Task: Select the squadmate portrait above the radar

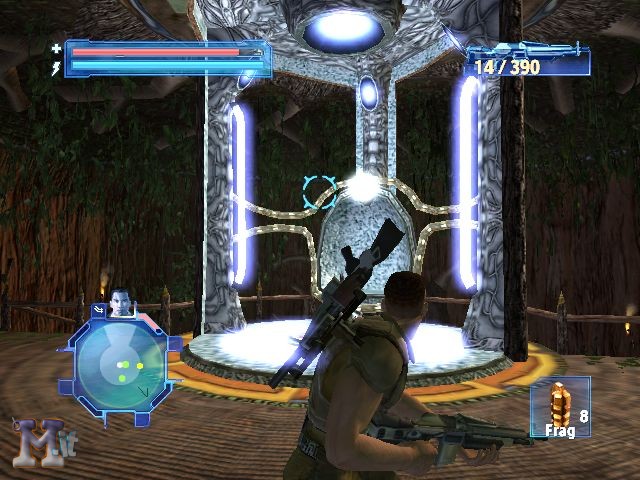Action: [x=120, y=302]
